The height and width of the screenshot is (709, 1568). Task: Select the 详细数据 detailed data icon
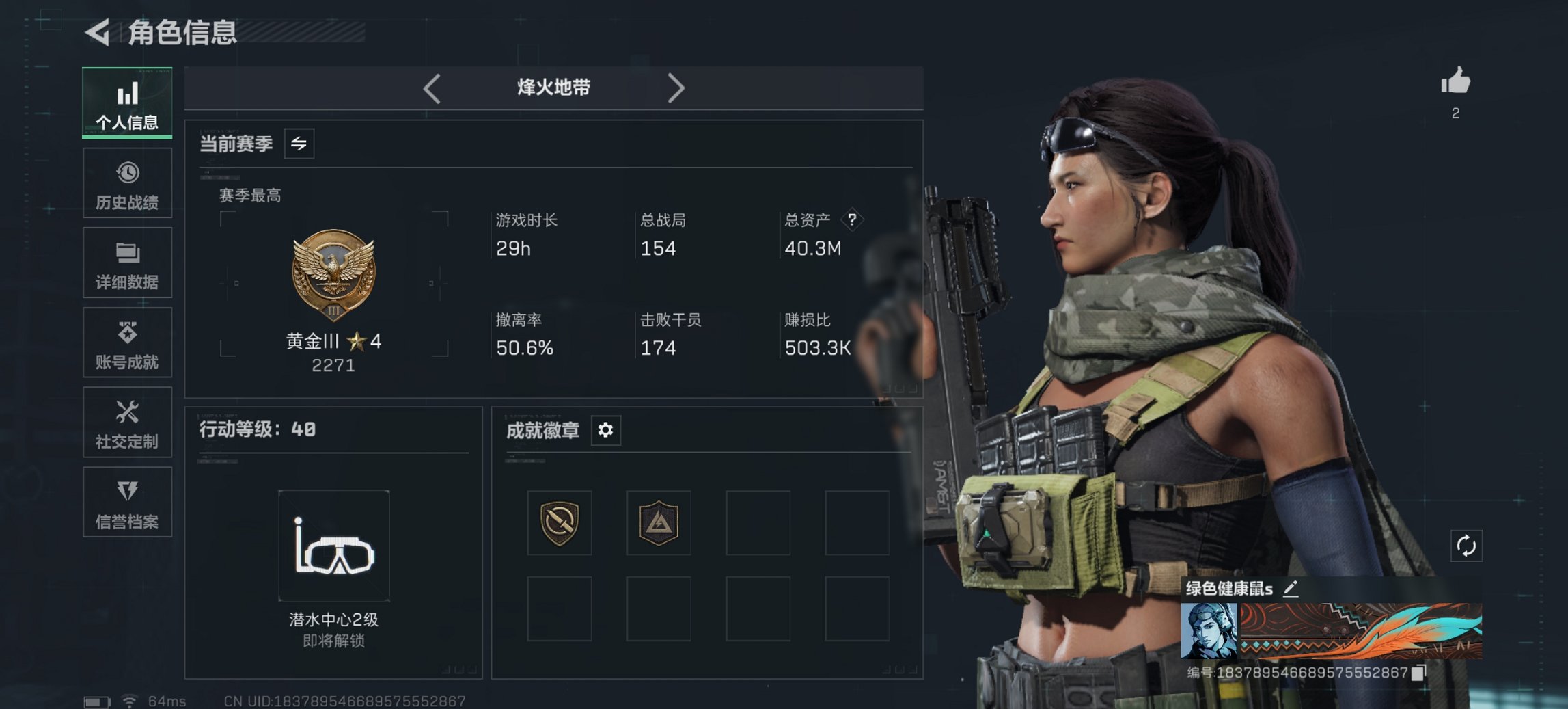127,263
